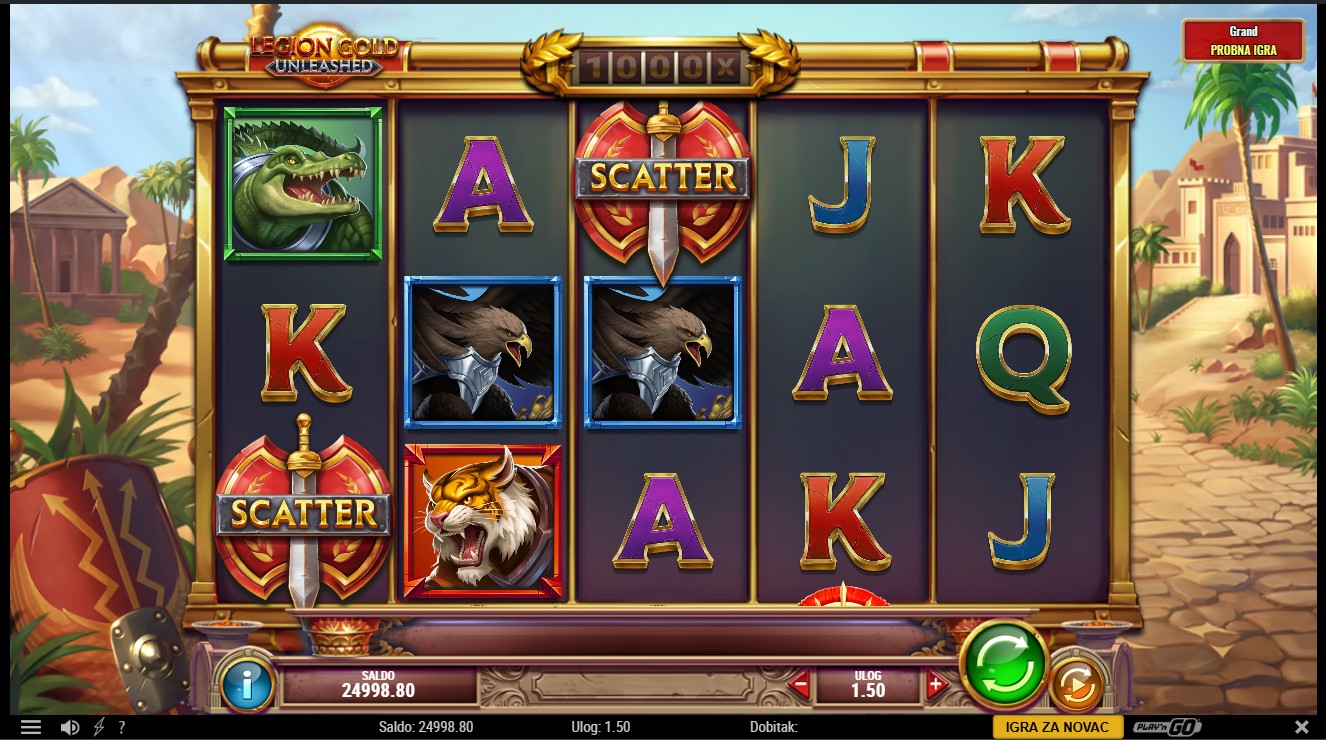Close the game with the X
The height and width of the screenshot is (740, 1326).
click(x=1301, y=727)
